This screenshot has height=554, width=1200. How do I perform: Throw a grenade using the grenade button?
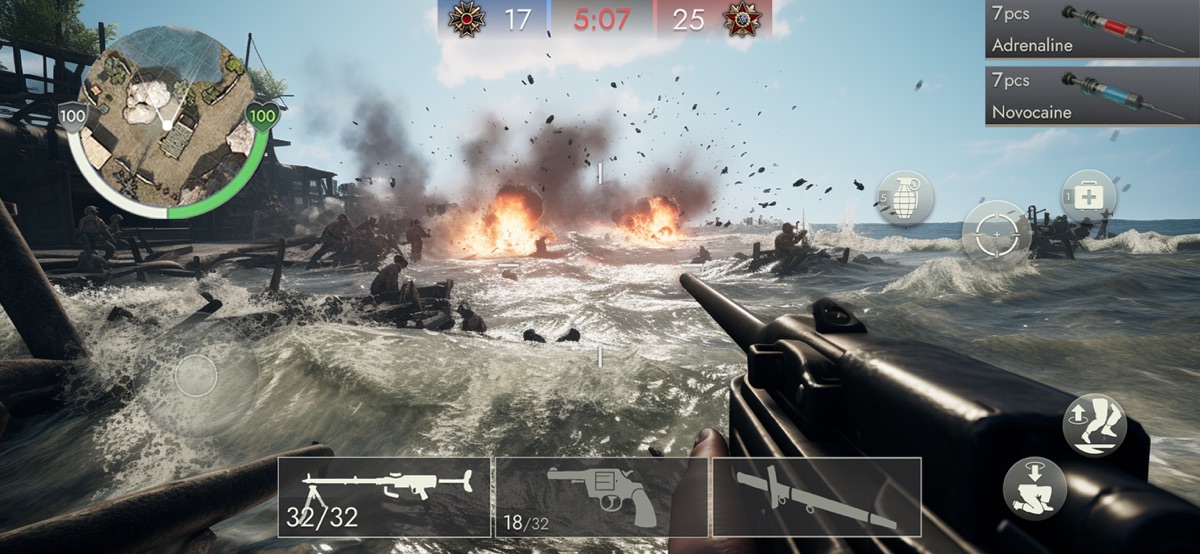click(906, 198)
